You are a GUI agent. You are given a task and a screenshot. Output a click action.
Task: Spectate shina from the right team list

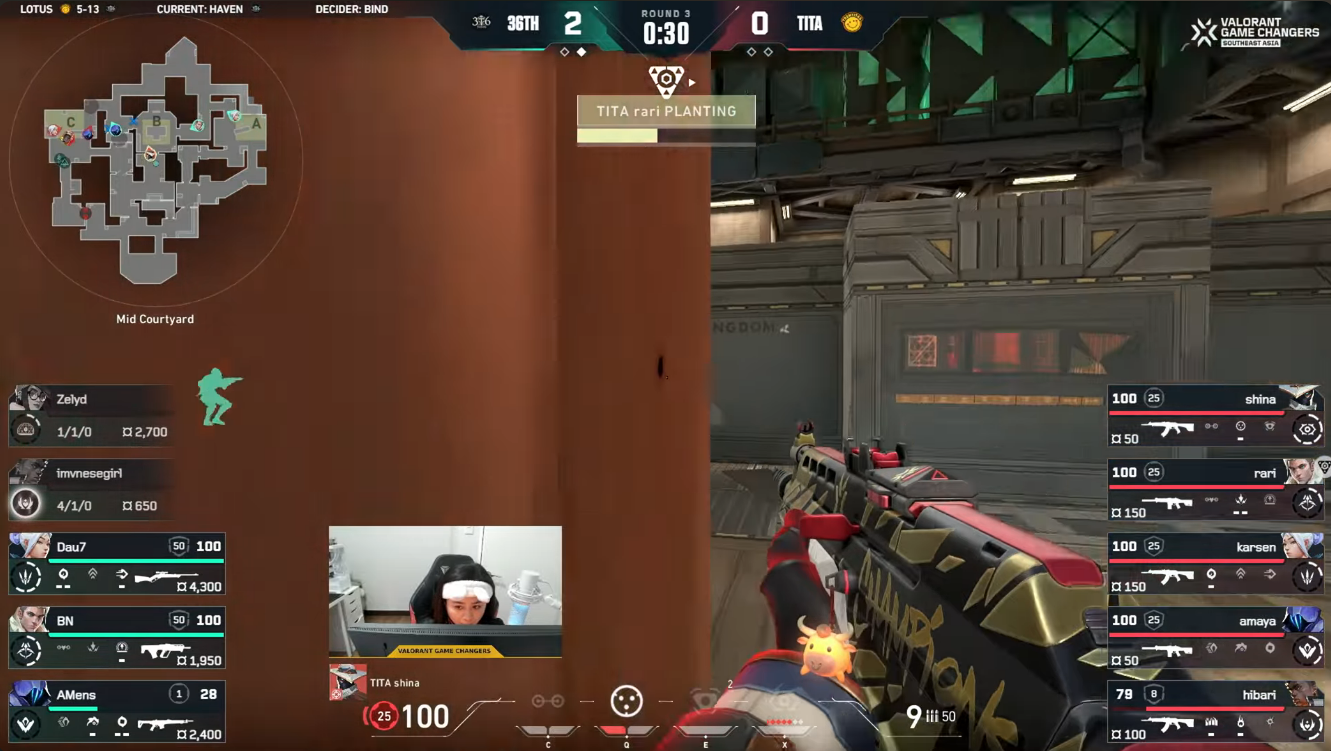pyautogui.click(x=1215, y=415)
